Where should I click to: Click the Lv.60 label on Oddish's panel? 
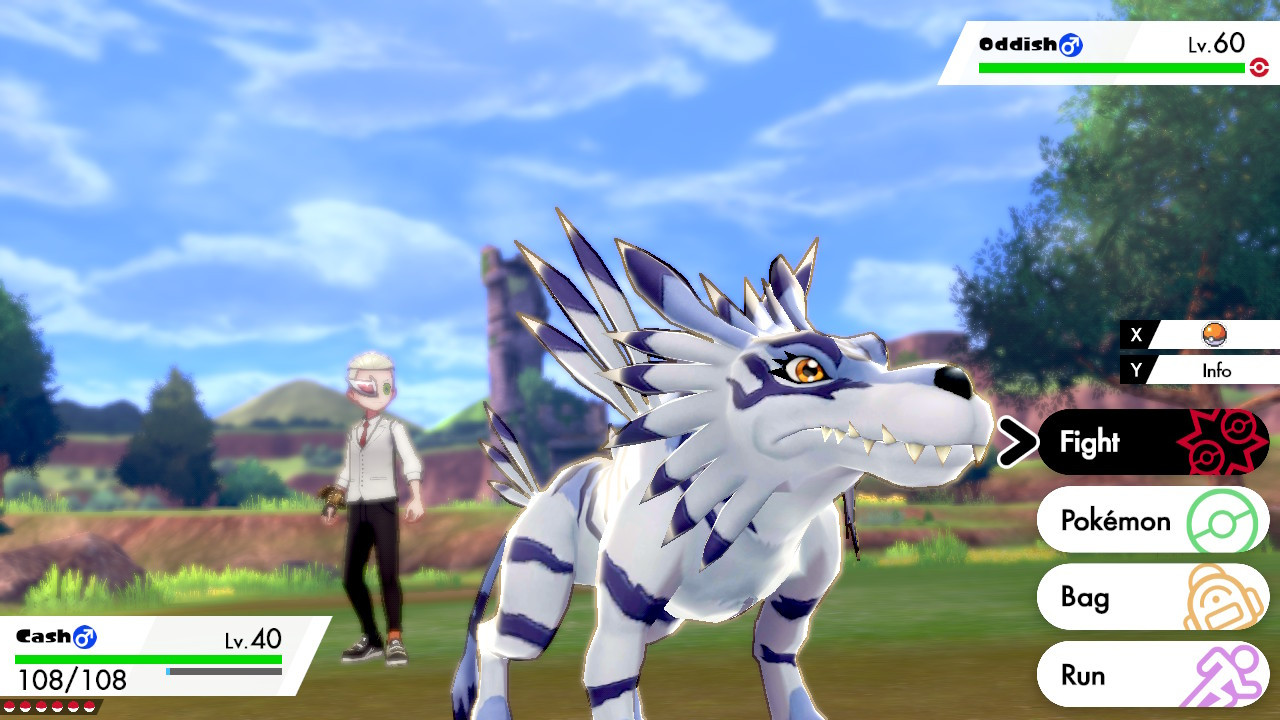pyautogui.click(x=1214, y=44)
